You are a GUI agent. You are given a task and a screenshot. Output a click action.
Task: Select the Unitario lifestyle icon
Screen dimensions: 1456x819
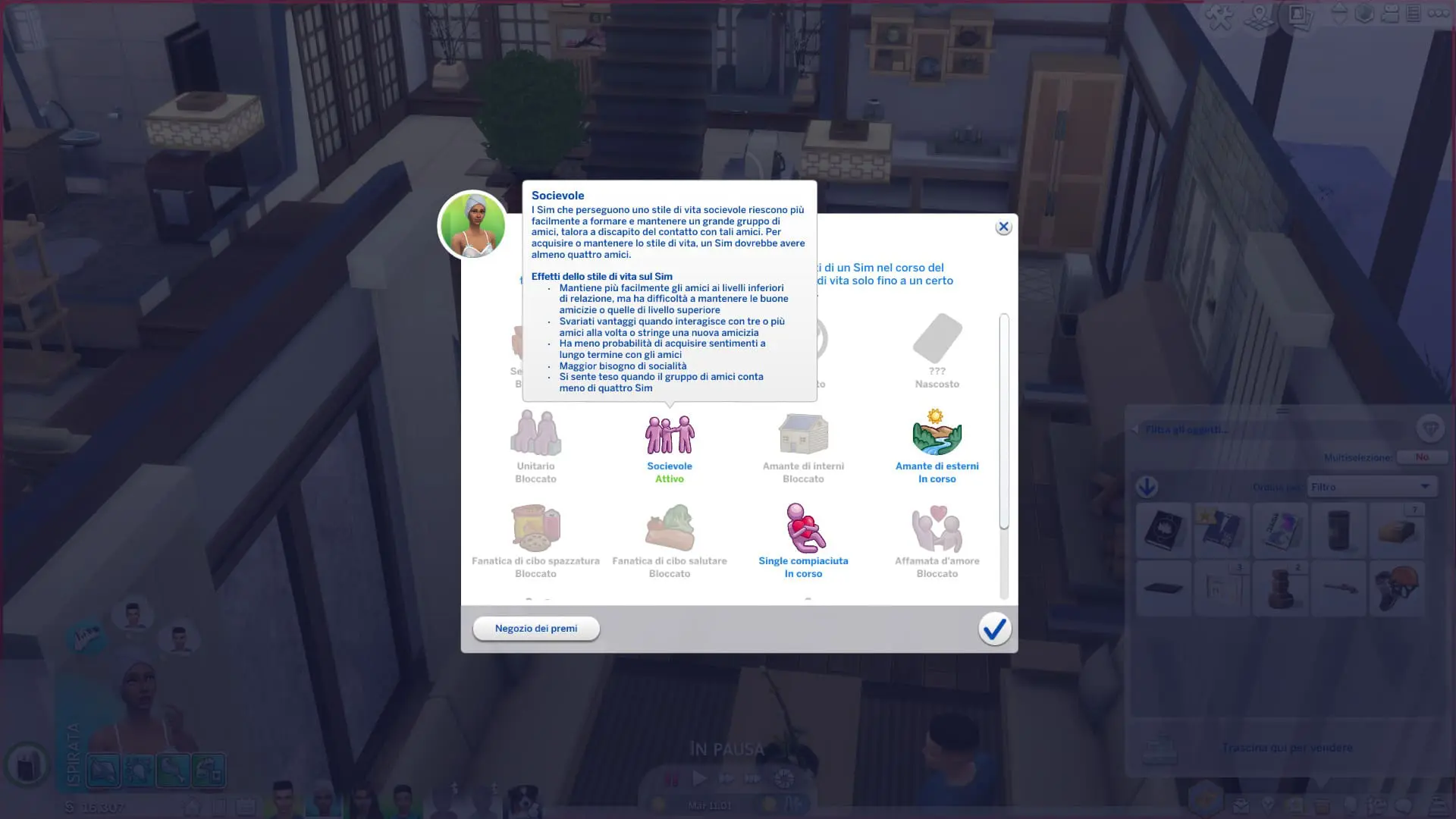pyautogui.click(x=535, y=434)
